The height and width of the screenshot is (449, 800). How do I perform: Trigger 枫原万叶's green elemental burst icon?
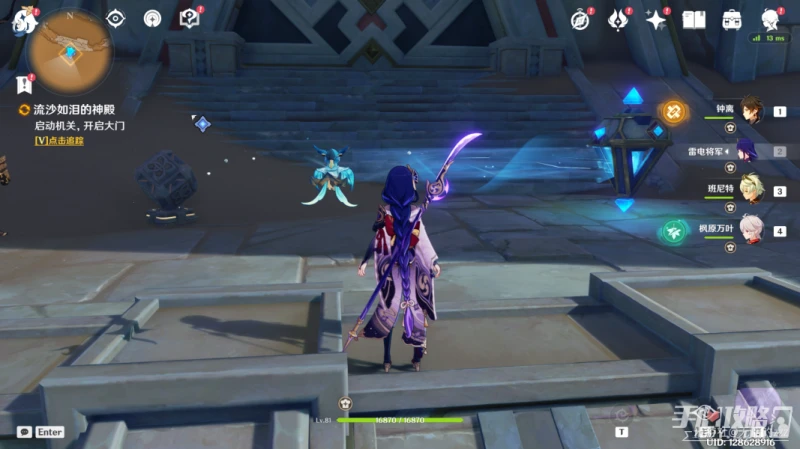[x=673, y=232]
